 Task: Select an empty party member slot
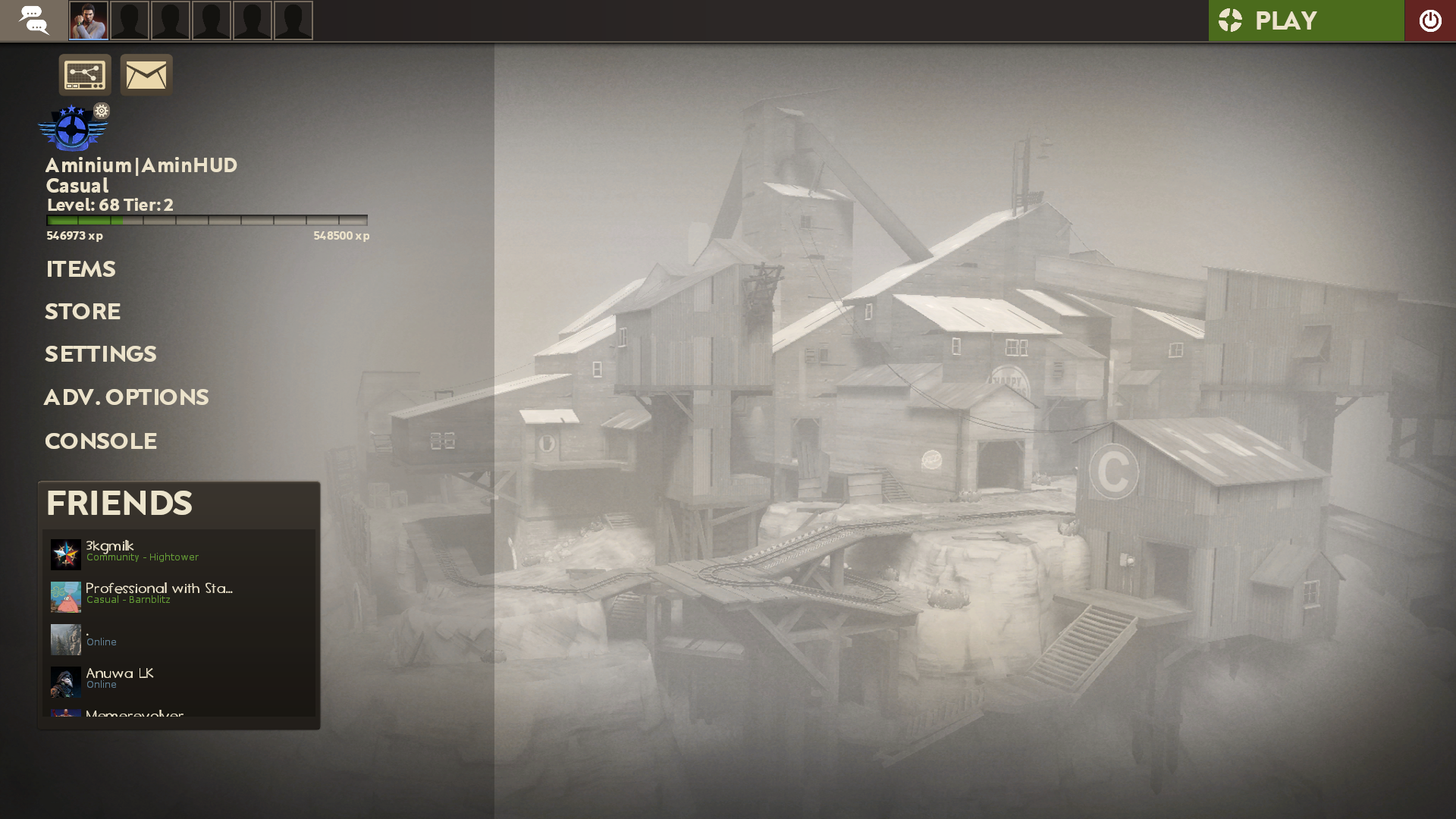pos(130,20)
